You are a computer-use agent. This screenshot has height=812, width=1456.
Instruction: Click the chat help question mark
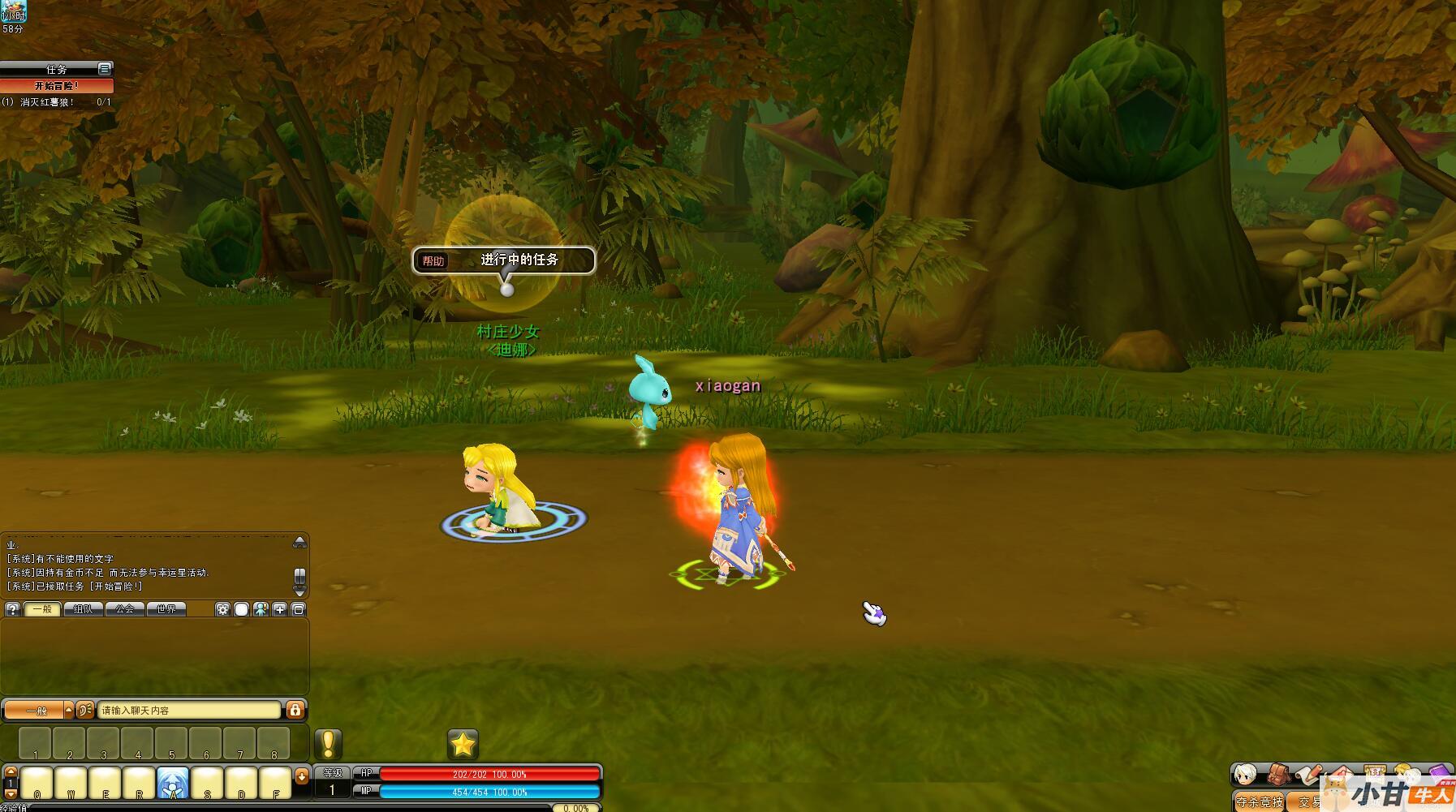click(12, 609)
